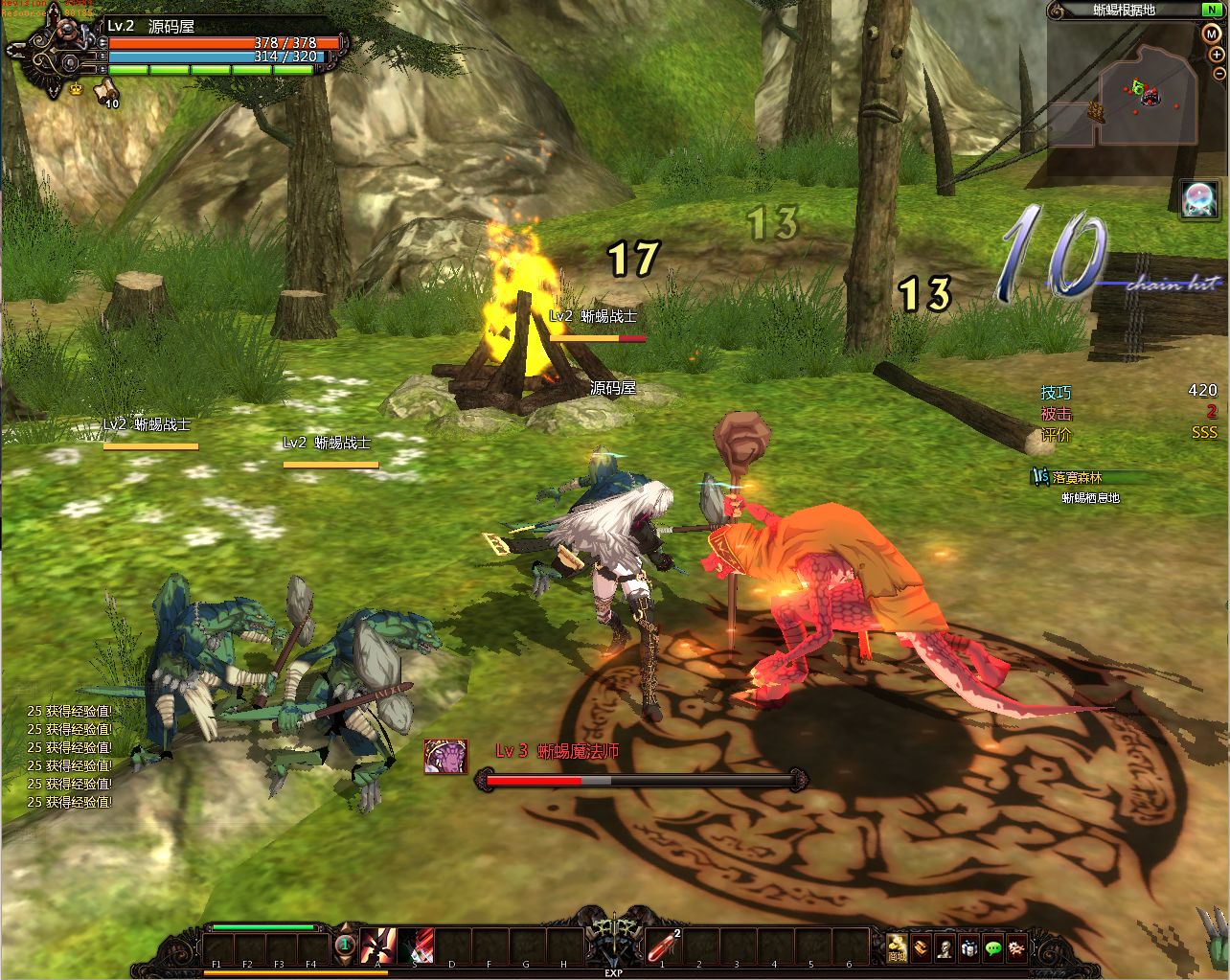Activate the skill in hotkey slot A

tap(379, 945)
